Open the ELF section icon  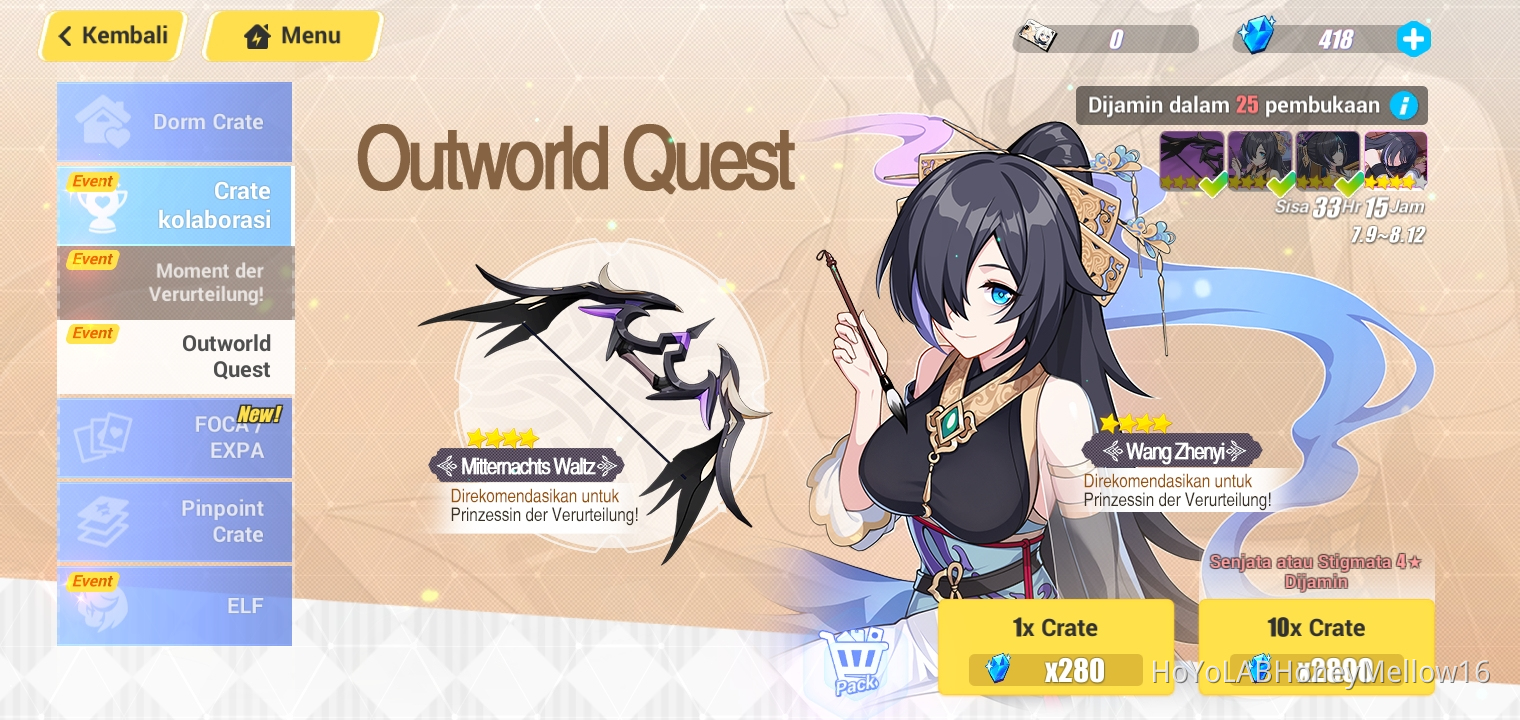coord(103,604)
